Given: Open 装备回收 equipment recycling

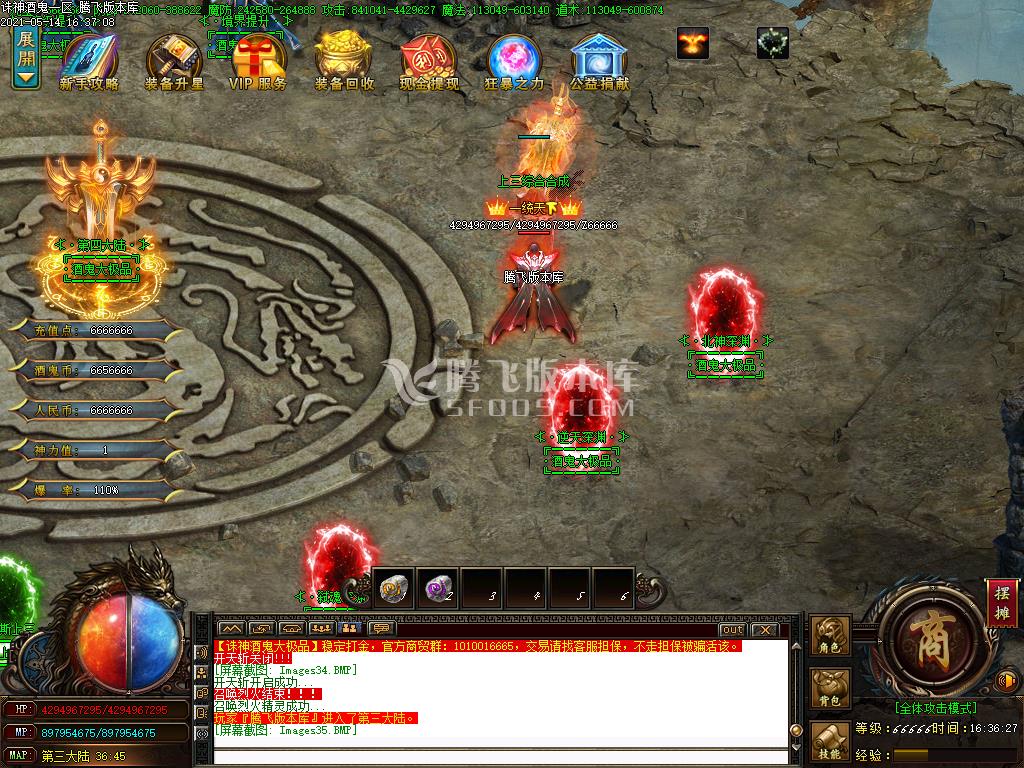Looking at the screenshot, I should [344, 62].
